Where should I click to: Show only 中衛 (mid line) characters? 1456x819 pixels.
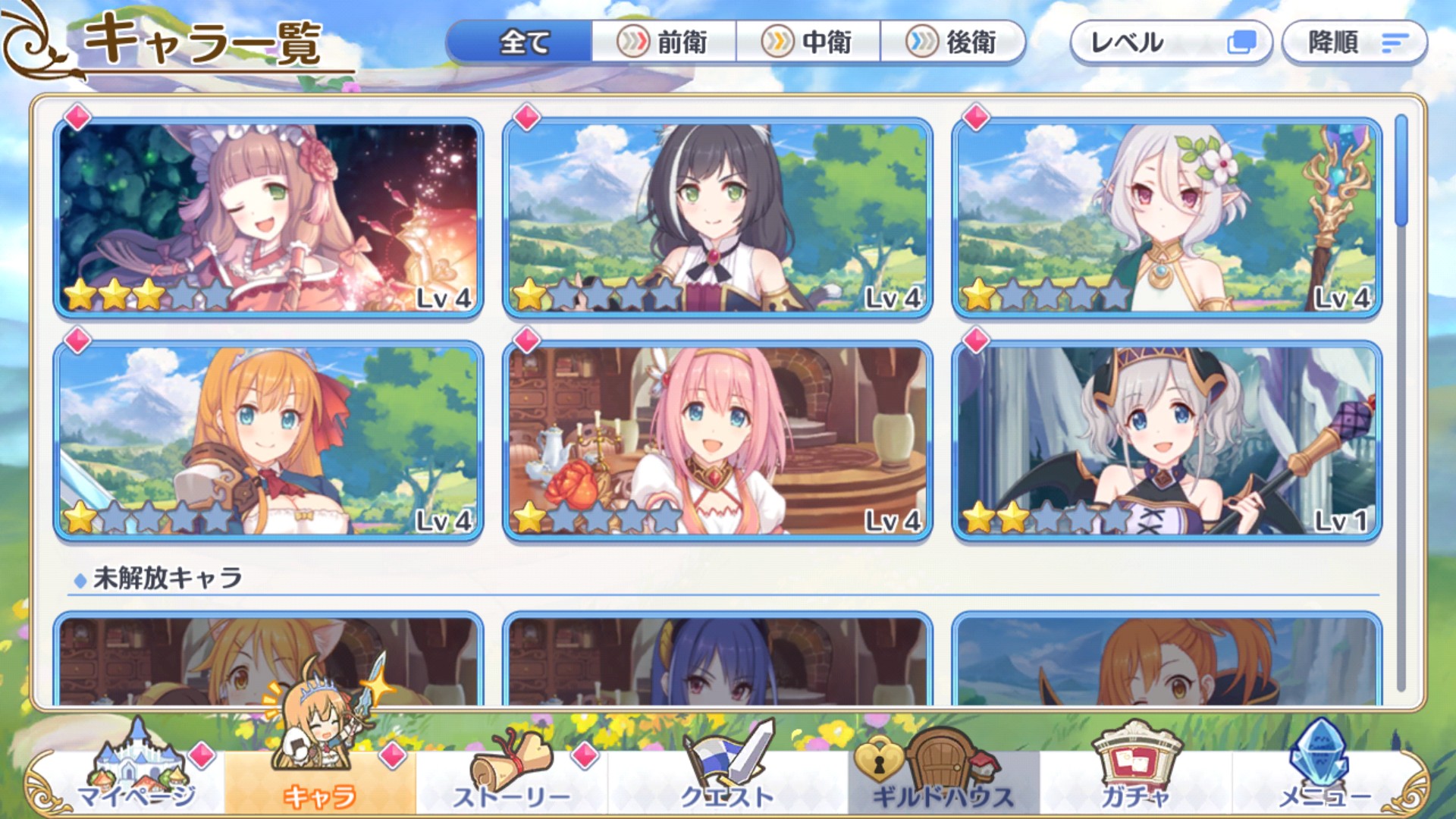(808, 42)
